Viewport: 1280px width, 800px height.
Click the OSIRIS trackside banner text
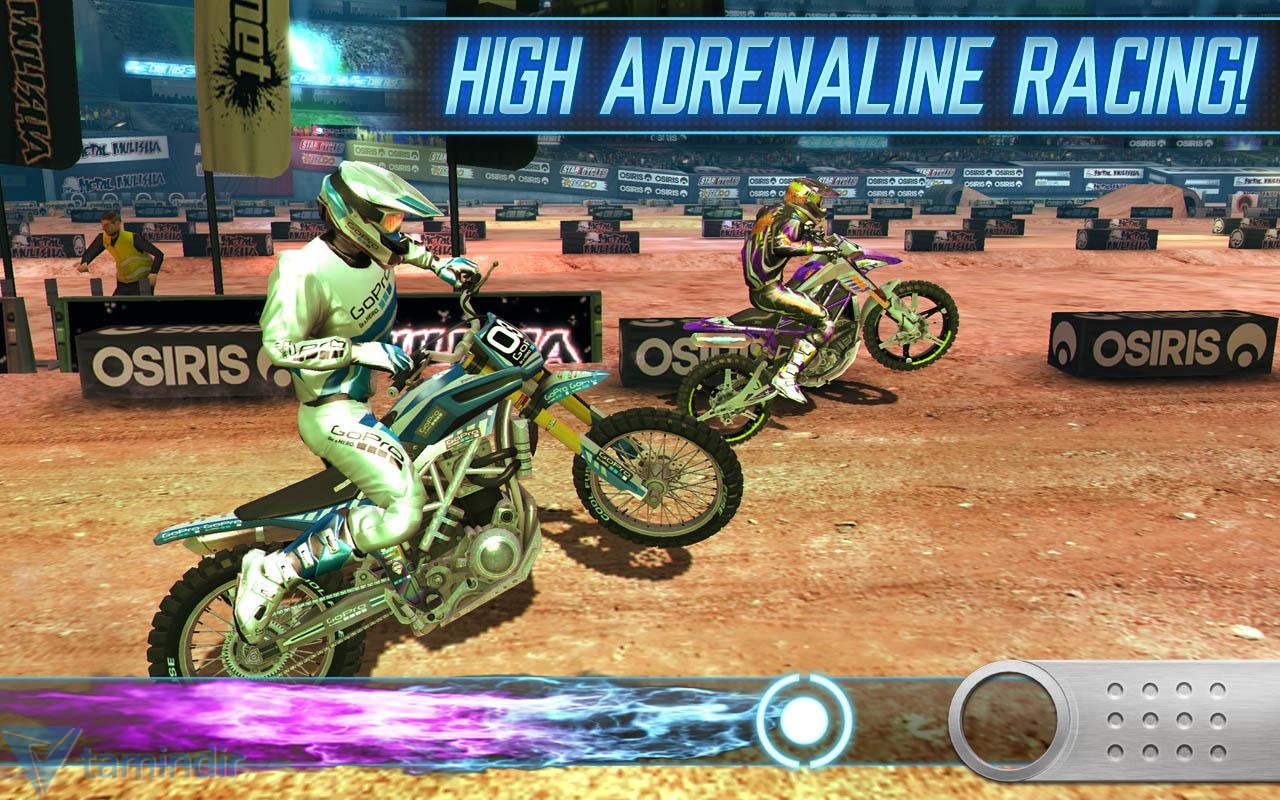160,353
